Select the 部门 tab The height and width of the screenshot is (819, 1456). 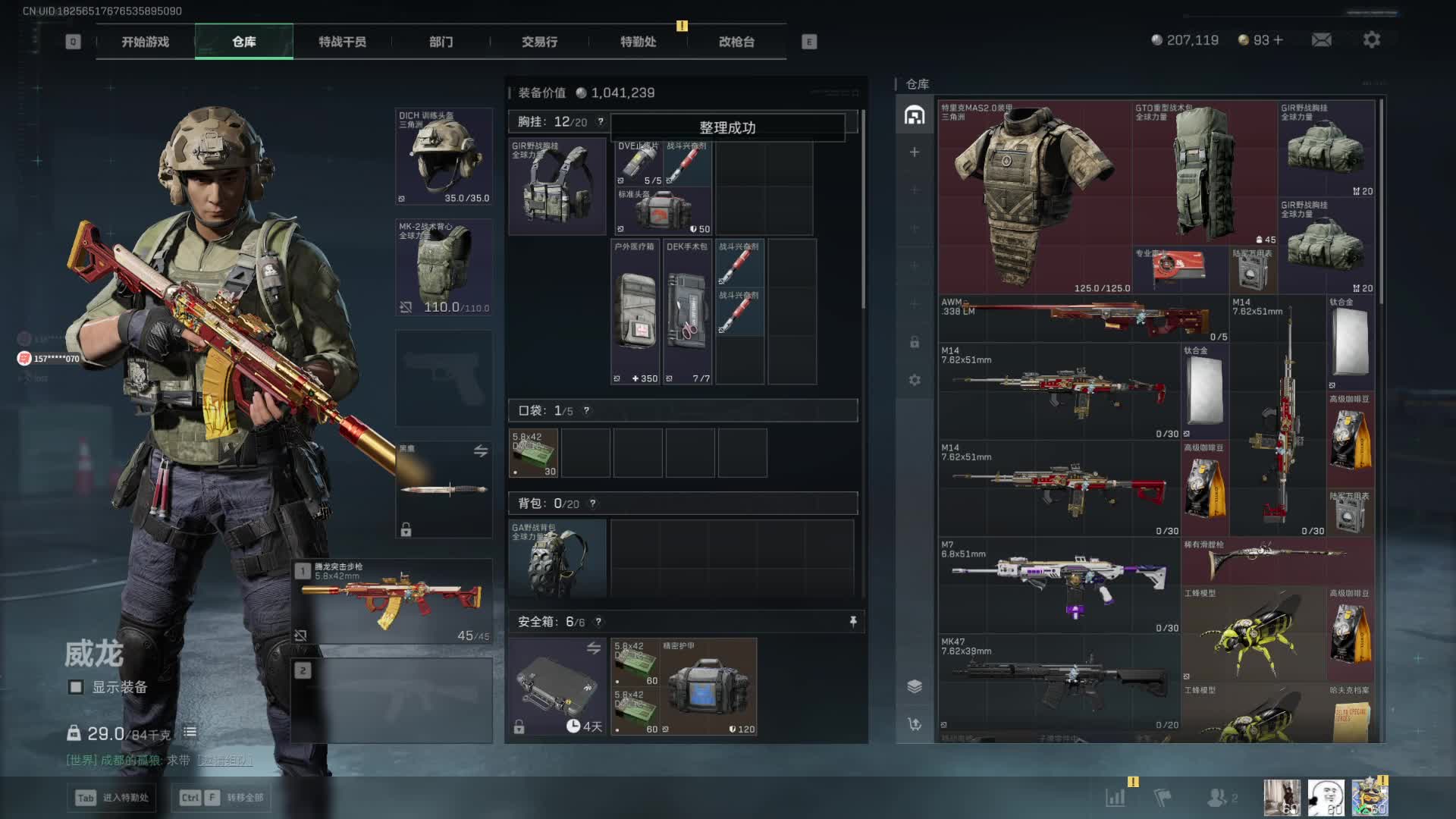pos(441,42)
